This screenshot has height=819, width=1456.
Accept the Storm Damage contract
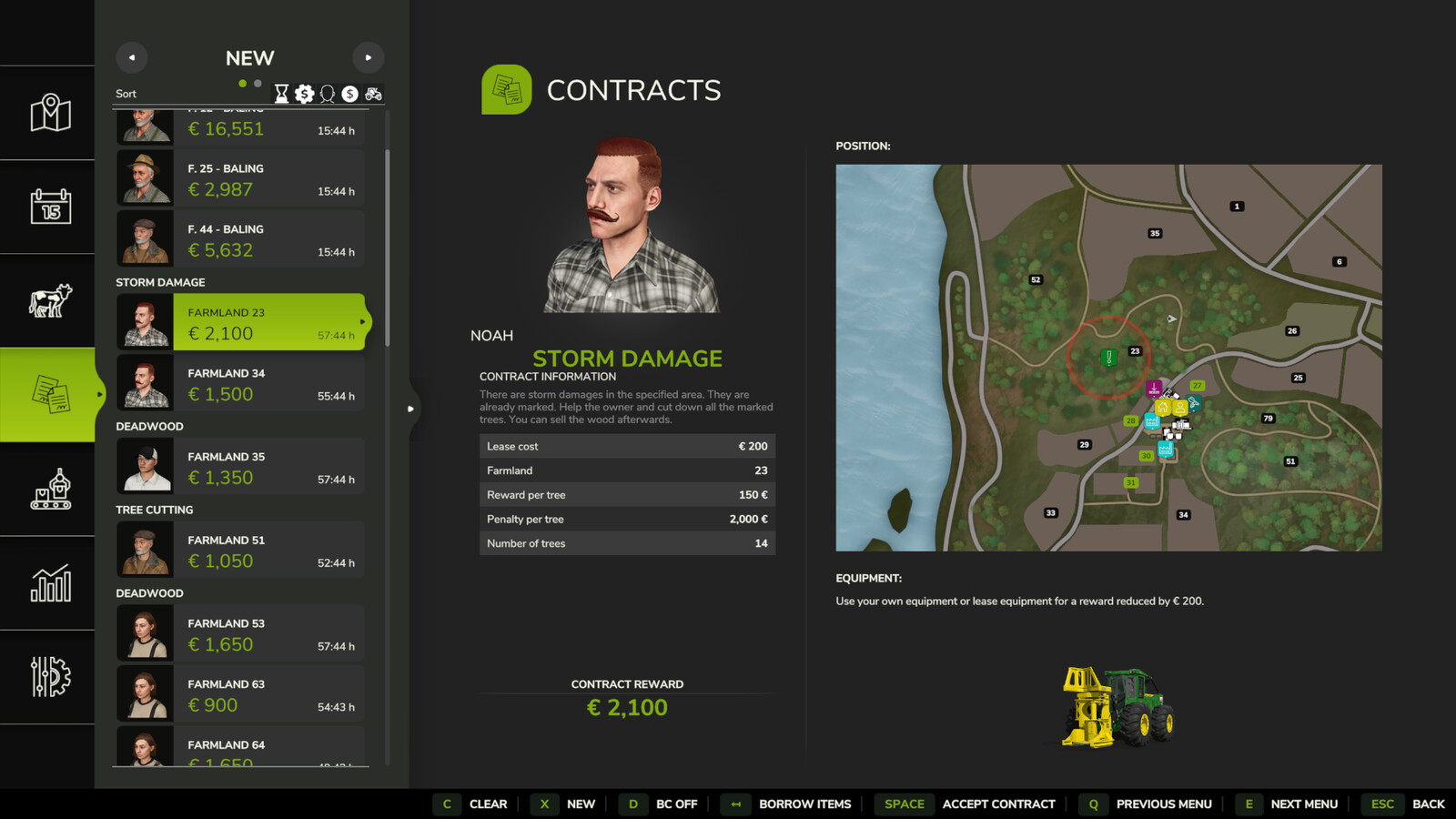tap(998, 804)
